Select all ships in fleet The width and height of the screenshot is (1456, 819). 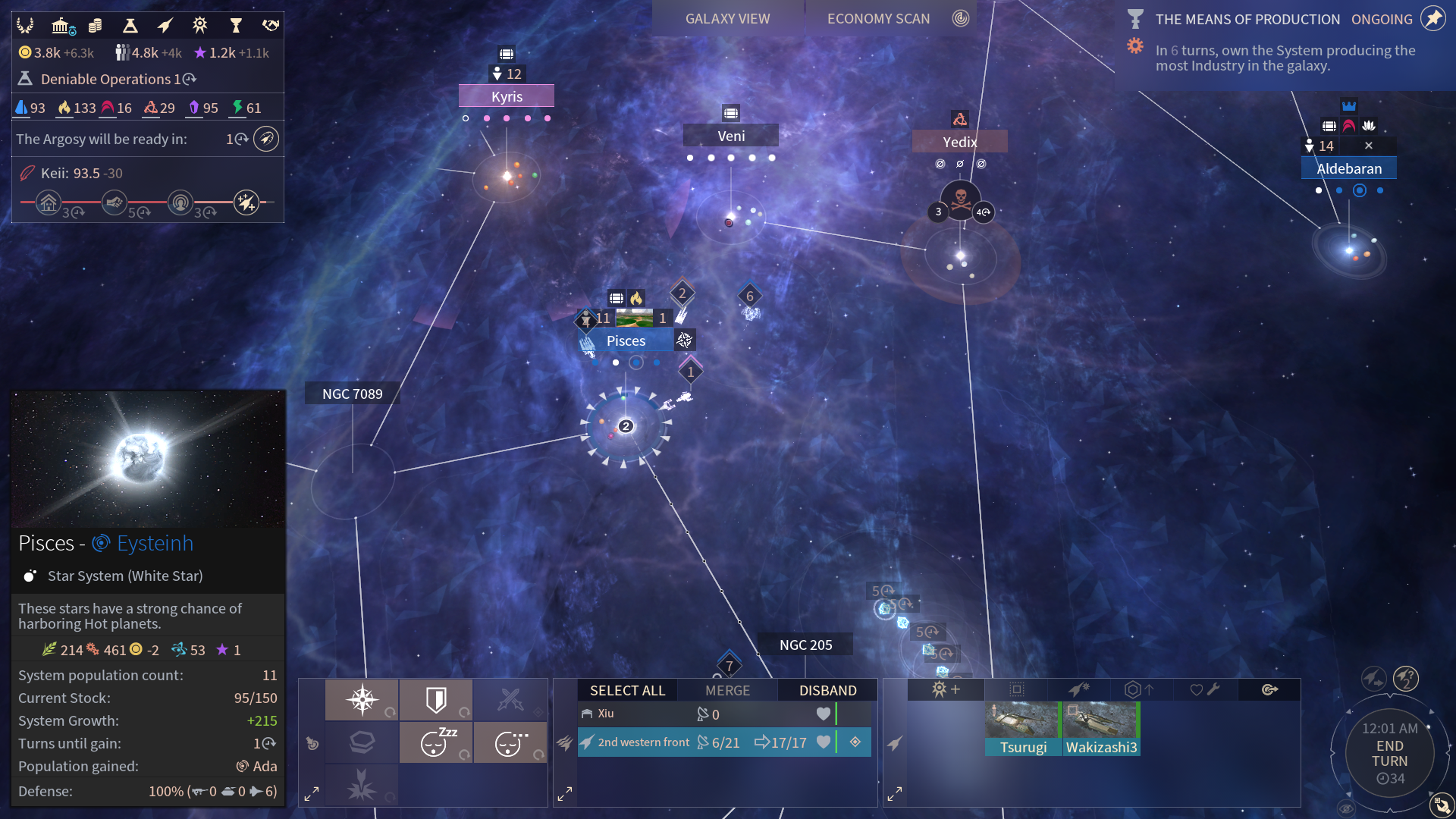[x=627, y=690]
